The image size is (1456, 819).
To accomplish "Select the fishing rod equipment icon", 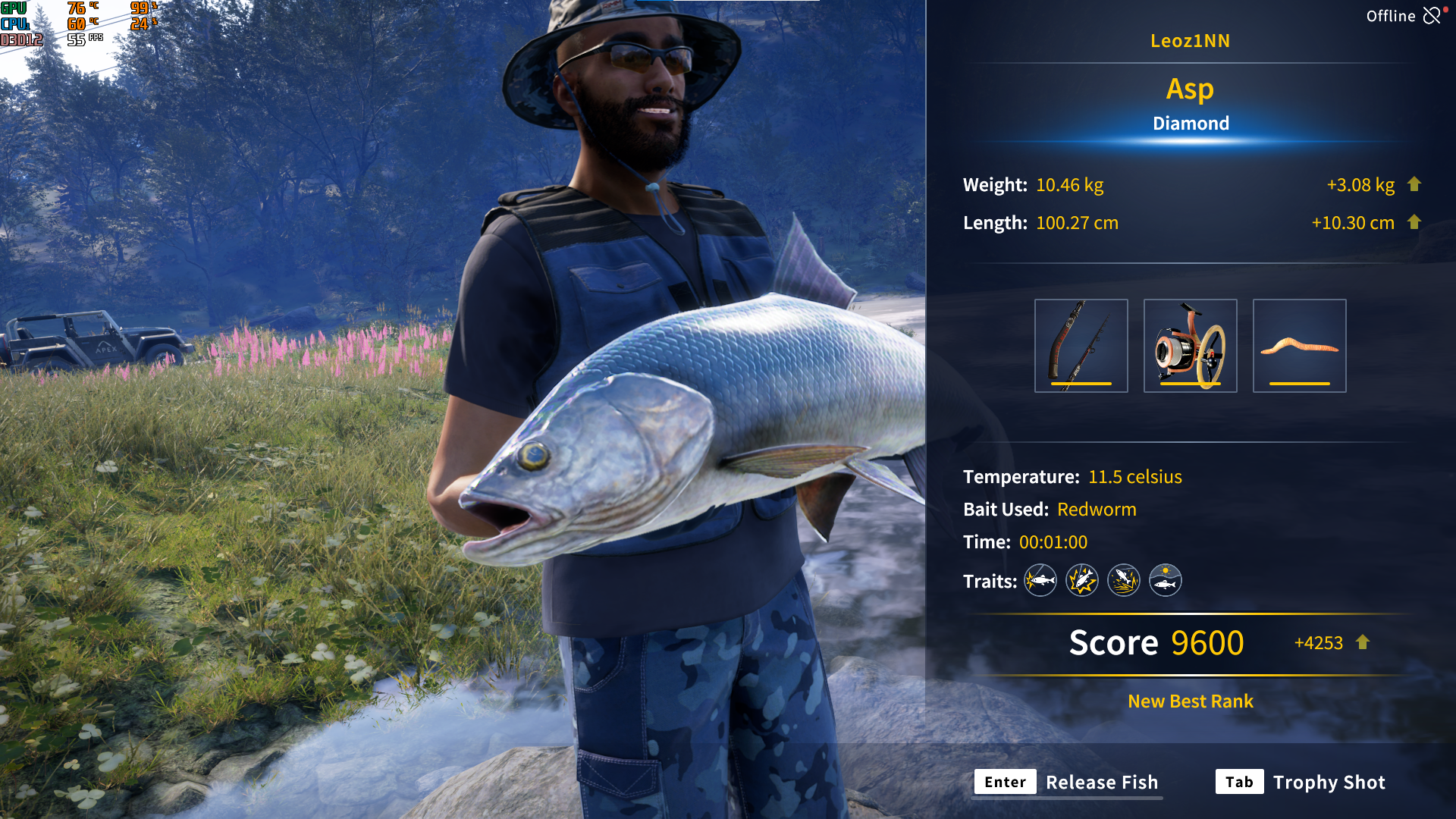I will [x=1081, y=345].
